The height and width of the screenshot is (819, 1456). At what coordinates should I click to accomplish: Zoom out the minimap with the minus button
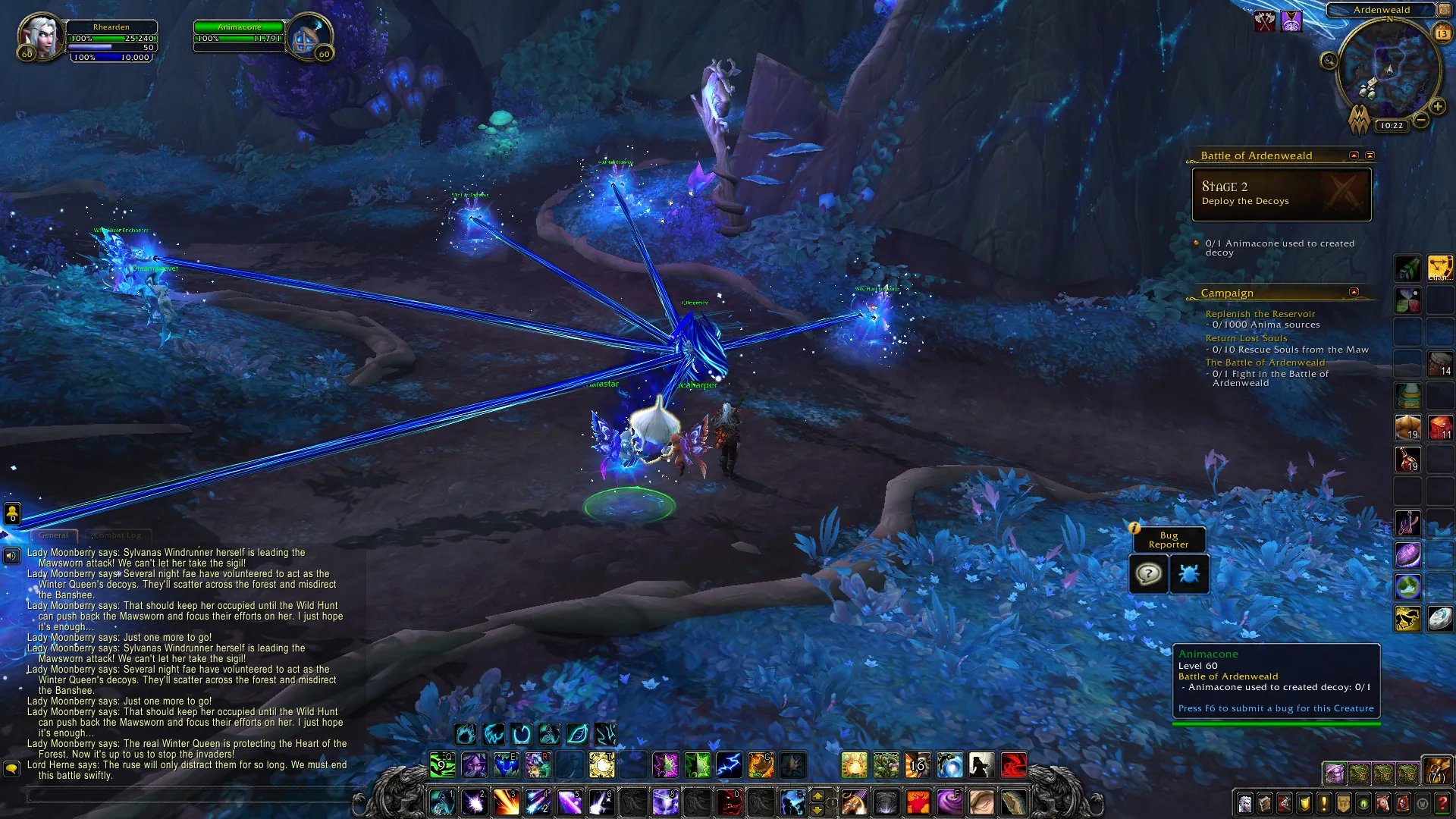pos(1421,120)
